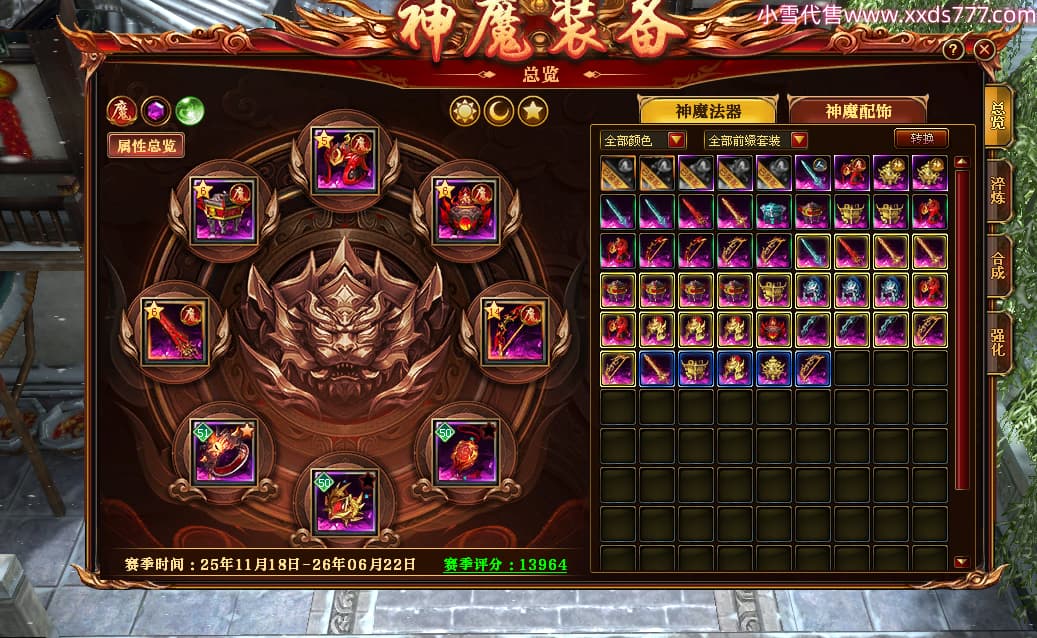Screen dimensions: 1037x638
Task: Switch to the 神魔法器 tab
Action: tap(710, 110)
